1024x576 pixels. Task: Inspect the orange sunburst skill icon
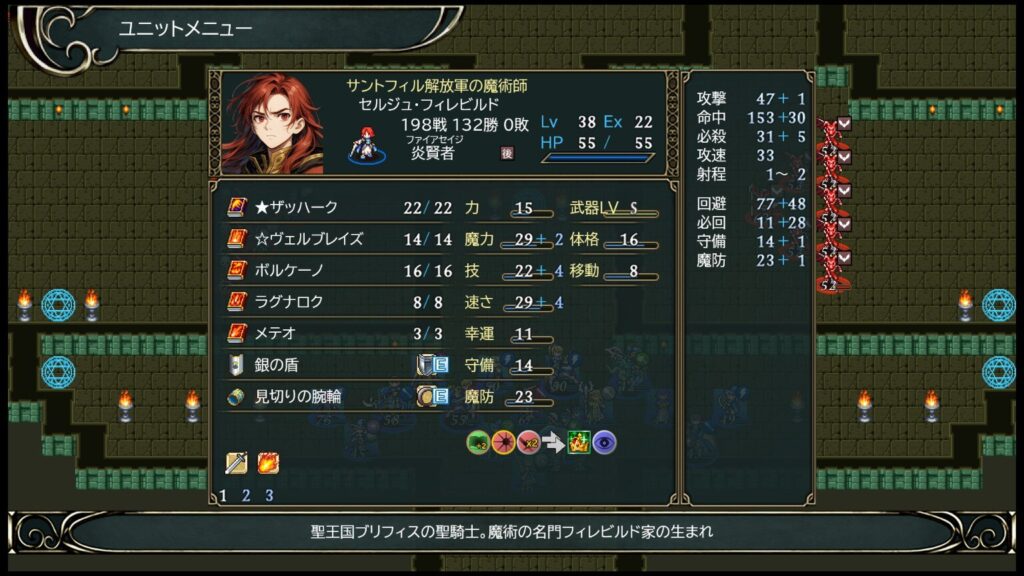[x=503, y=442]
